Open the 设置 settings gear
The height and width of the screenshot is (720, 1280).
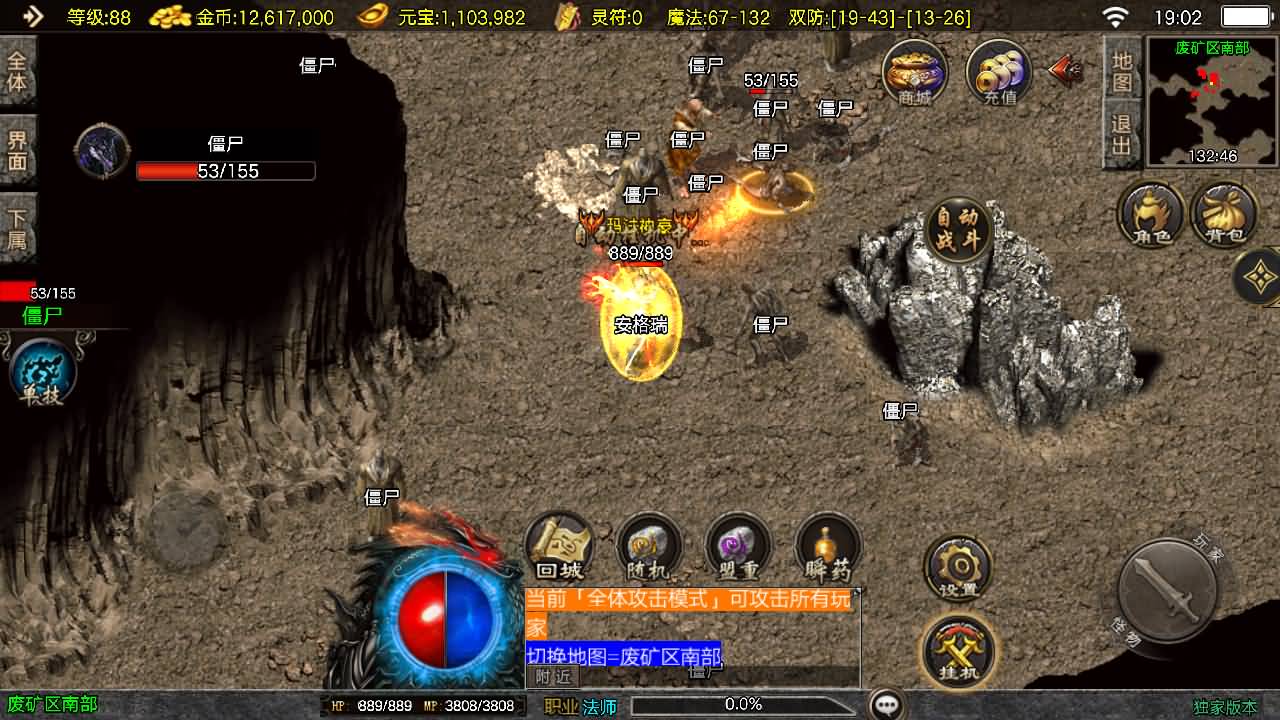(x=957, y=568)
